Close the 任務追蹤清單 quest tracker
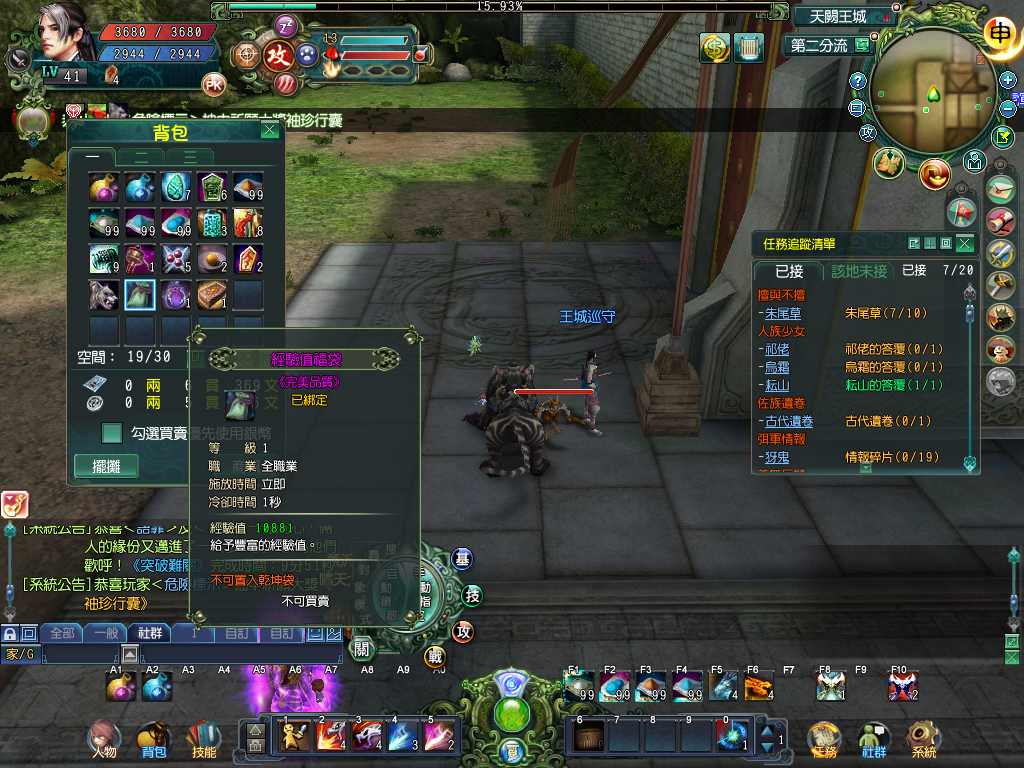 point(964,243)
